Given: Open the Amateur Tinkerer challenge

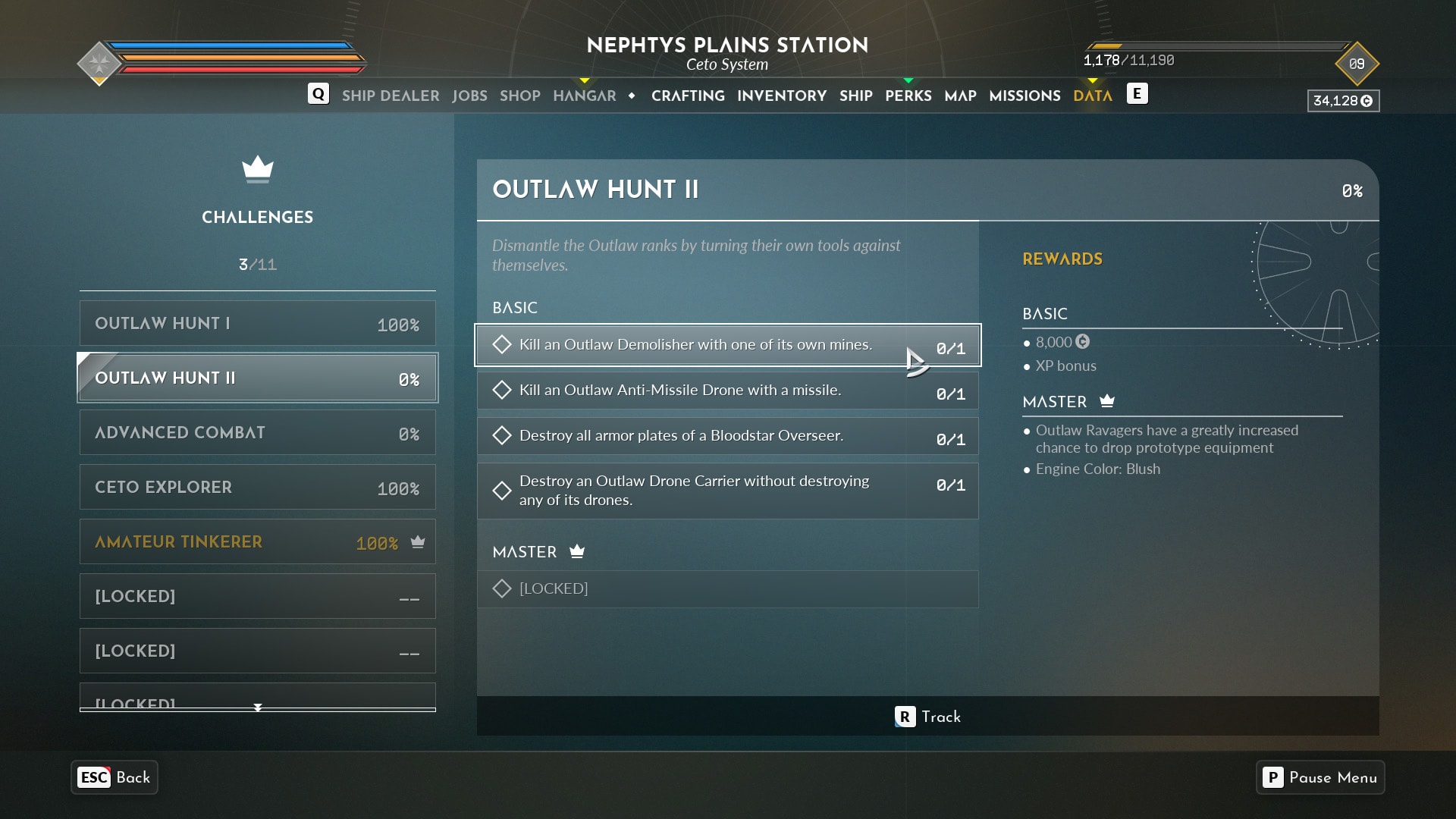Looking at the screenshot, I should pyautogui.click(x=257, y=542).
